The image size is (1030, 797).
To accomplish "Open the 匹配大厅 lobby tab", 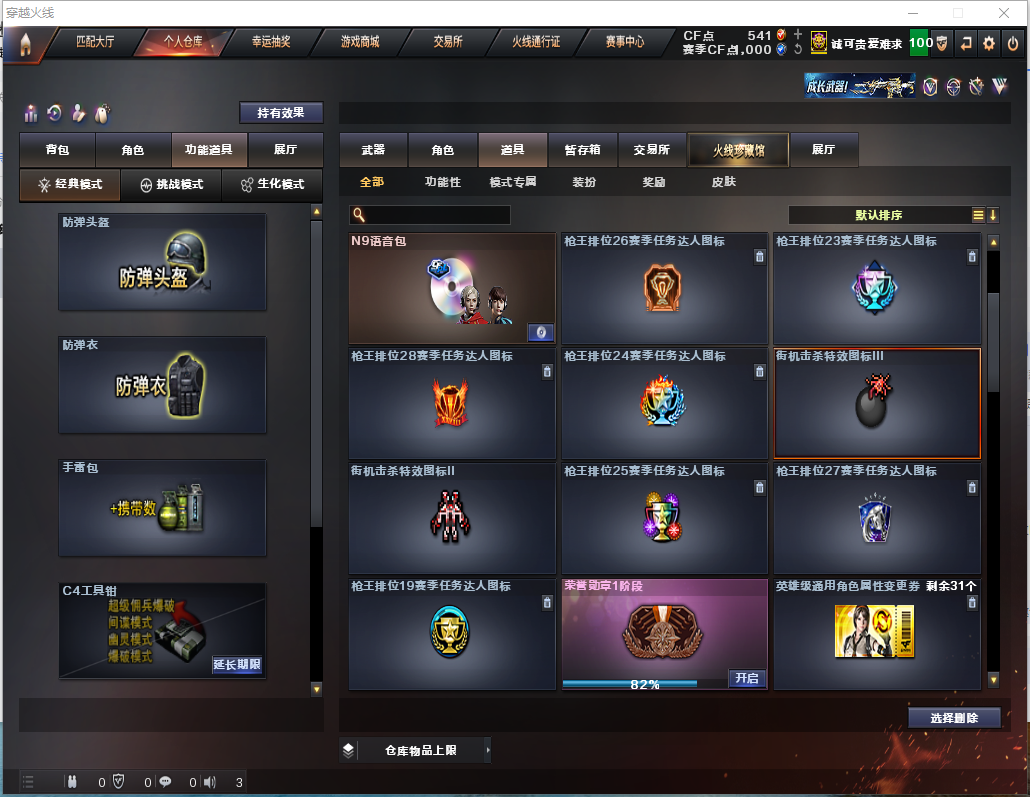I will 96,42.
